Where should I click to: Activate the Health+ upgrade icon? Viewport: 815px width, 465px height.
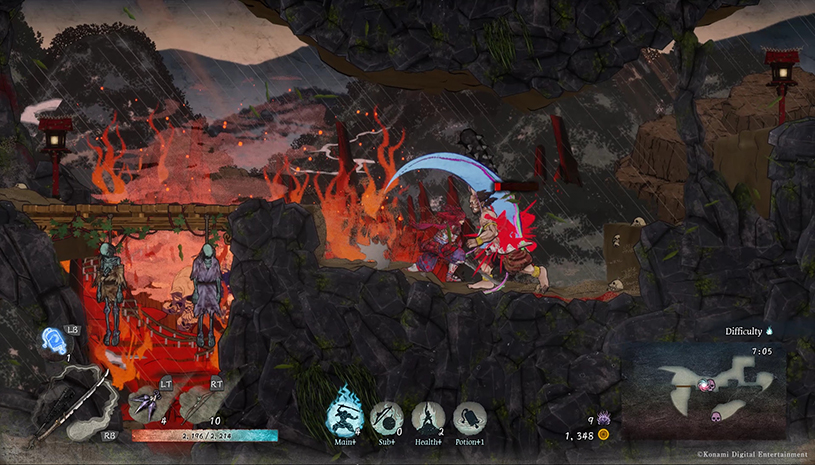point(428,415)
